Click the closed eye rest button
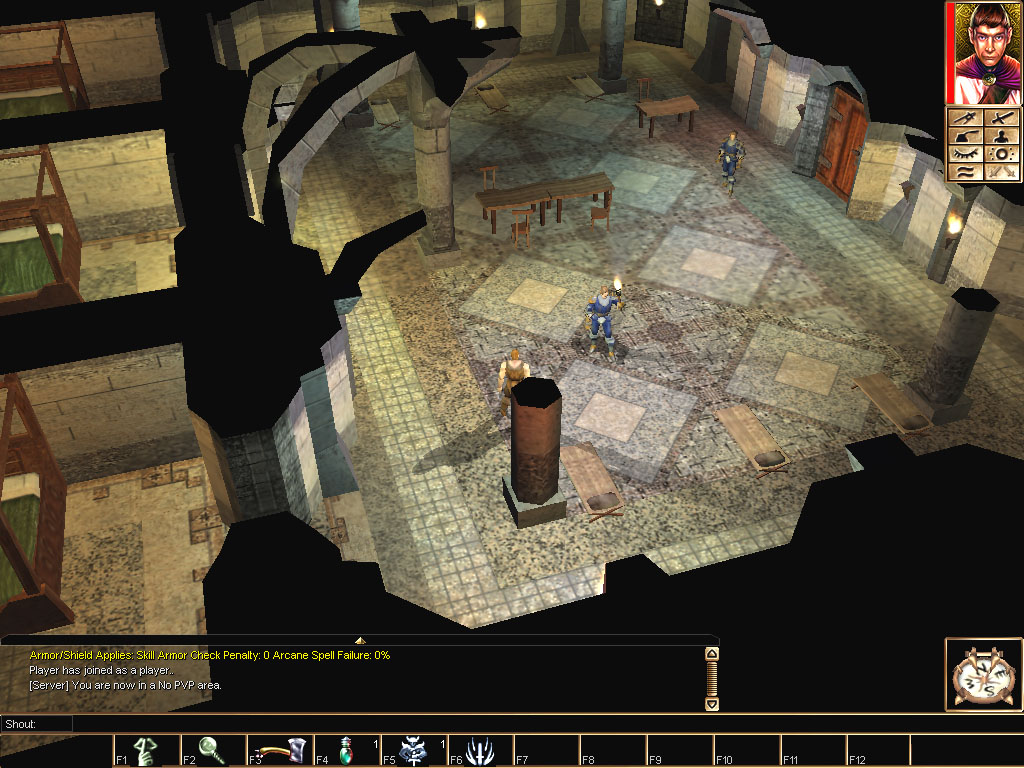Image resolution: width=1024 pixels, height=768 pixels. (965, 154)
